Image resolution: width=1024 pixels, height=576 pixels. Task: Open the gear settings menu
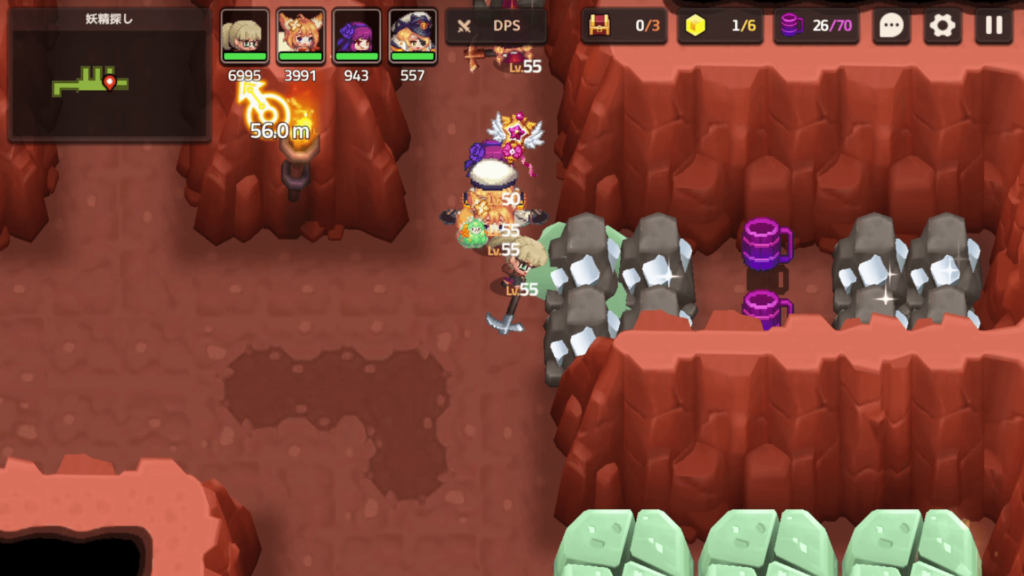coord(942,26)
